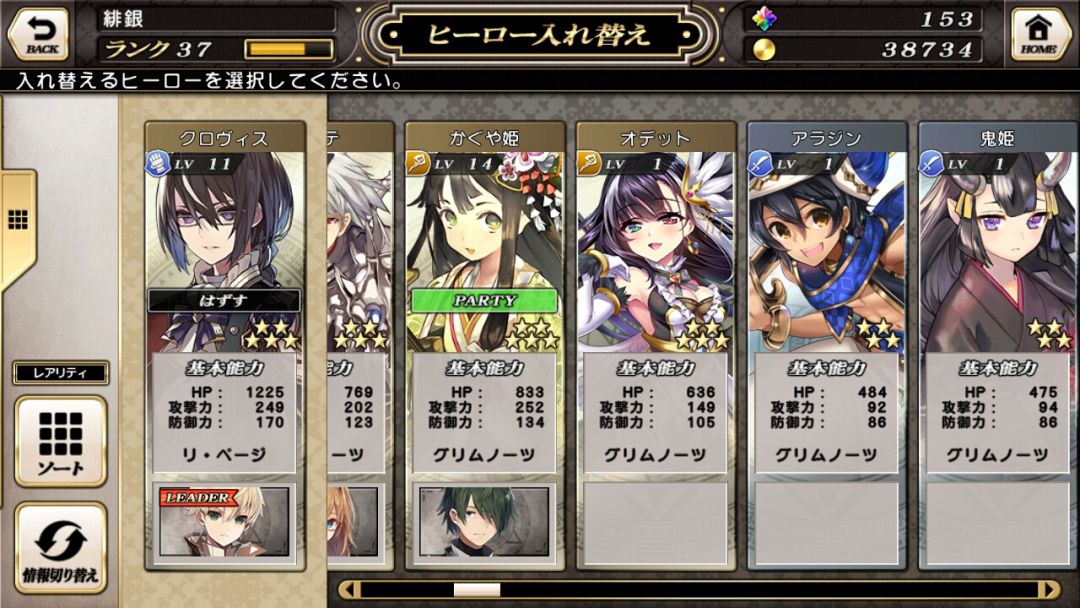Click the green-haired partner portrait under かぐや姫
The width and height of the screenshot is (1080, 608).
coord(483,521)
